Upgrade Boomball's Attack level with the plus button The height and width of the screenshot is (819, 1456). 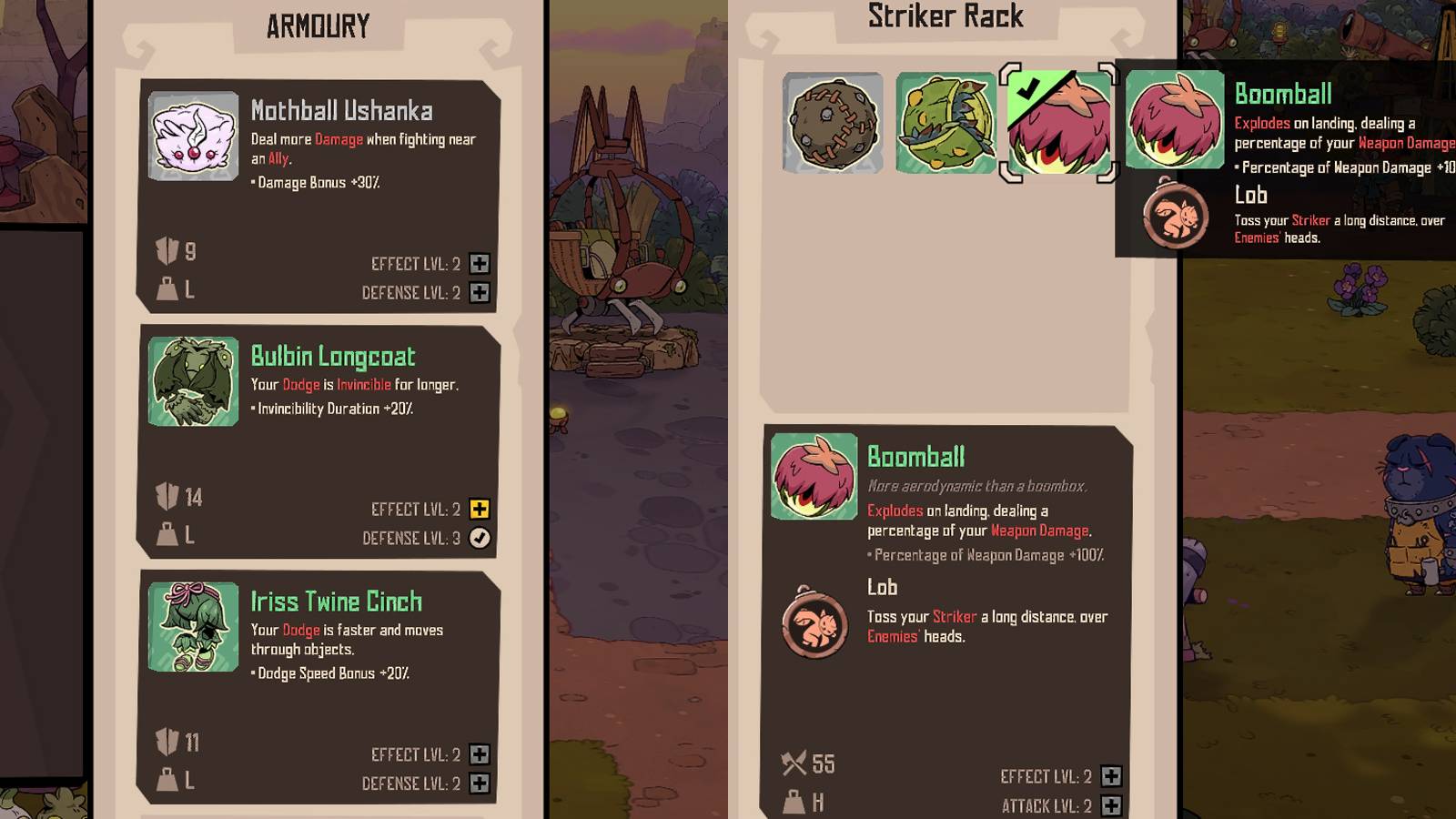1112,806
